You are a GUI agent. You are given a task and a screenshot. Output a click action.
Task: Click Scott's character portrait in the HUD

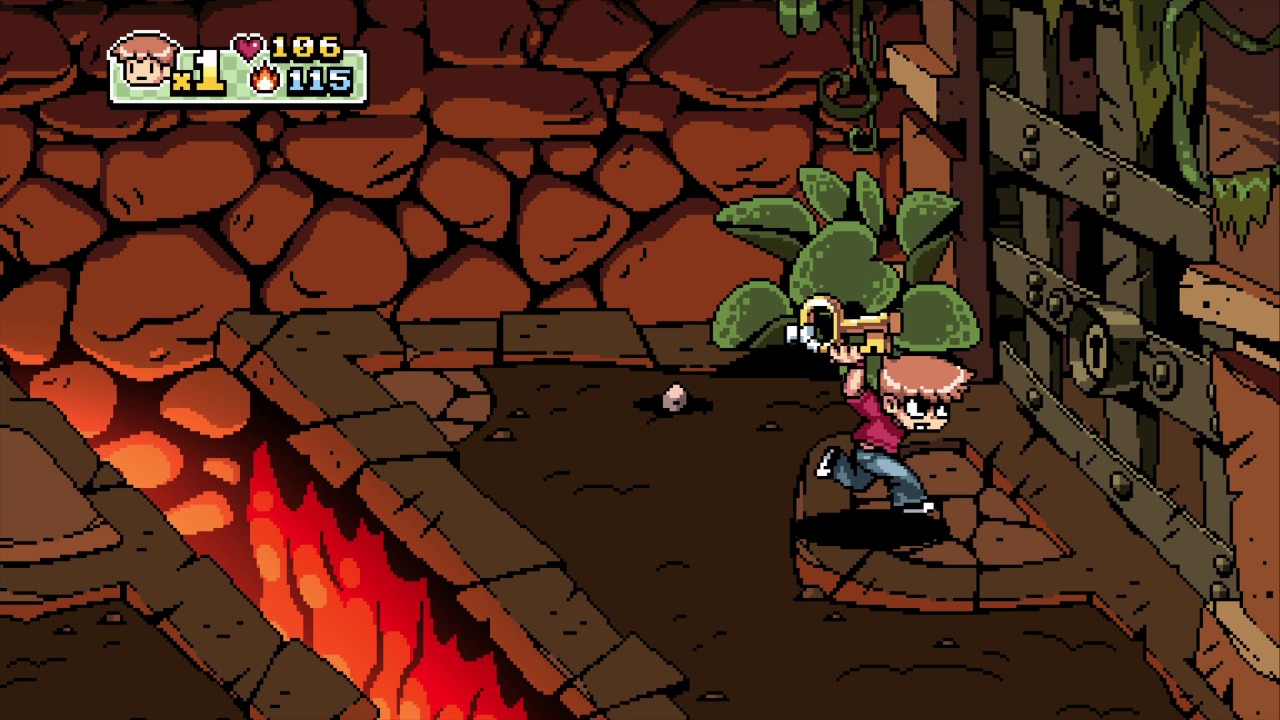point(143,65)
